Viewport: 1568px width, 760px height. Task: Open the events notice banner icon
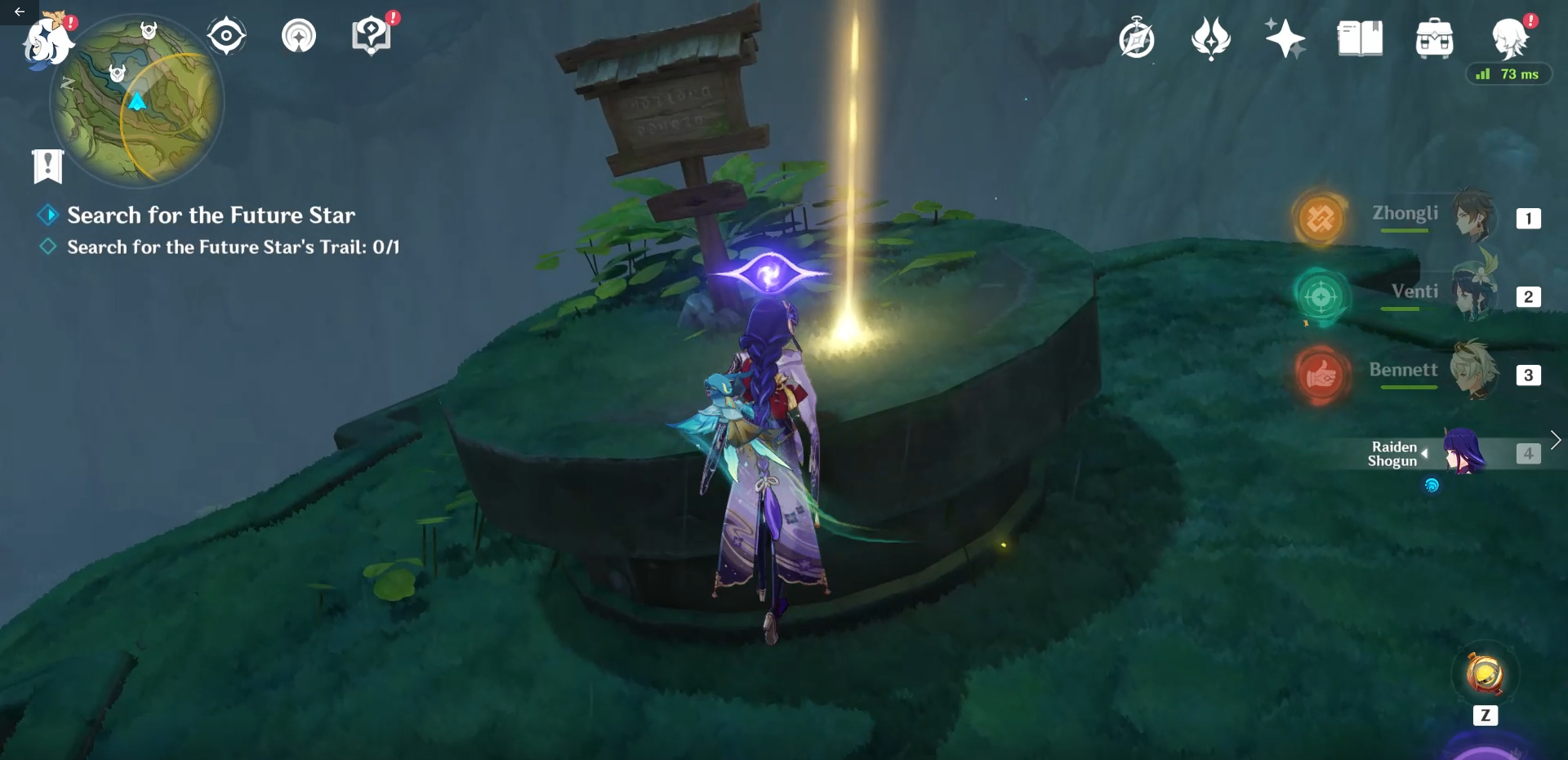pos(49,167)
